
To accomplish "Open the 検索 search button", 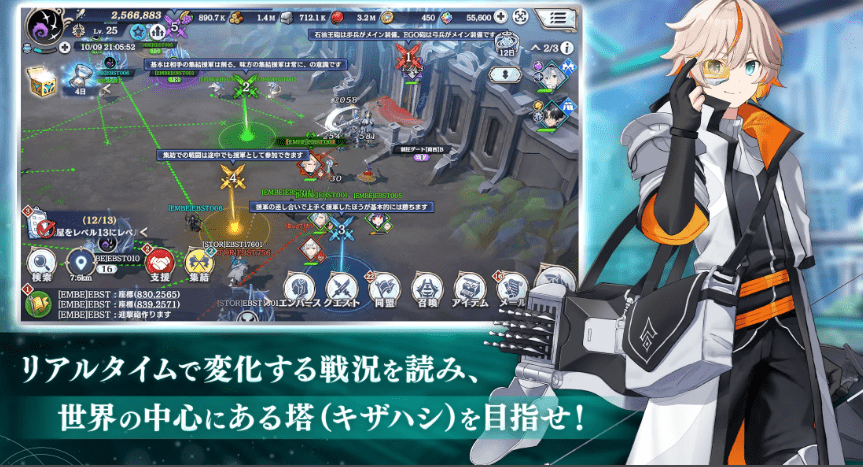I will [42, 263].
